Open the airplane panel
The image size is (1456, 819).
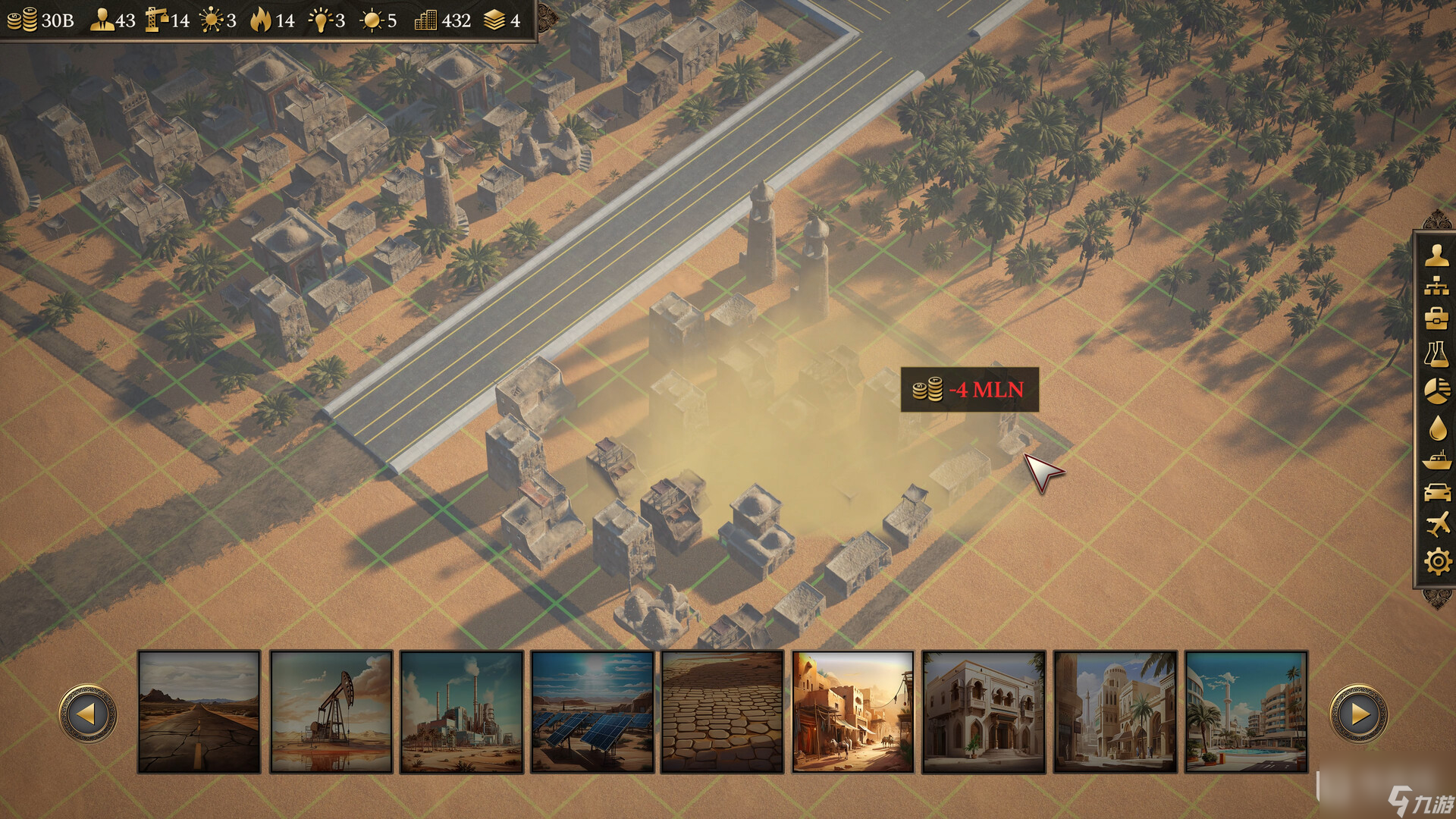1436,524
